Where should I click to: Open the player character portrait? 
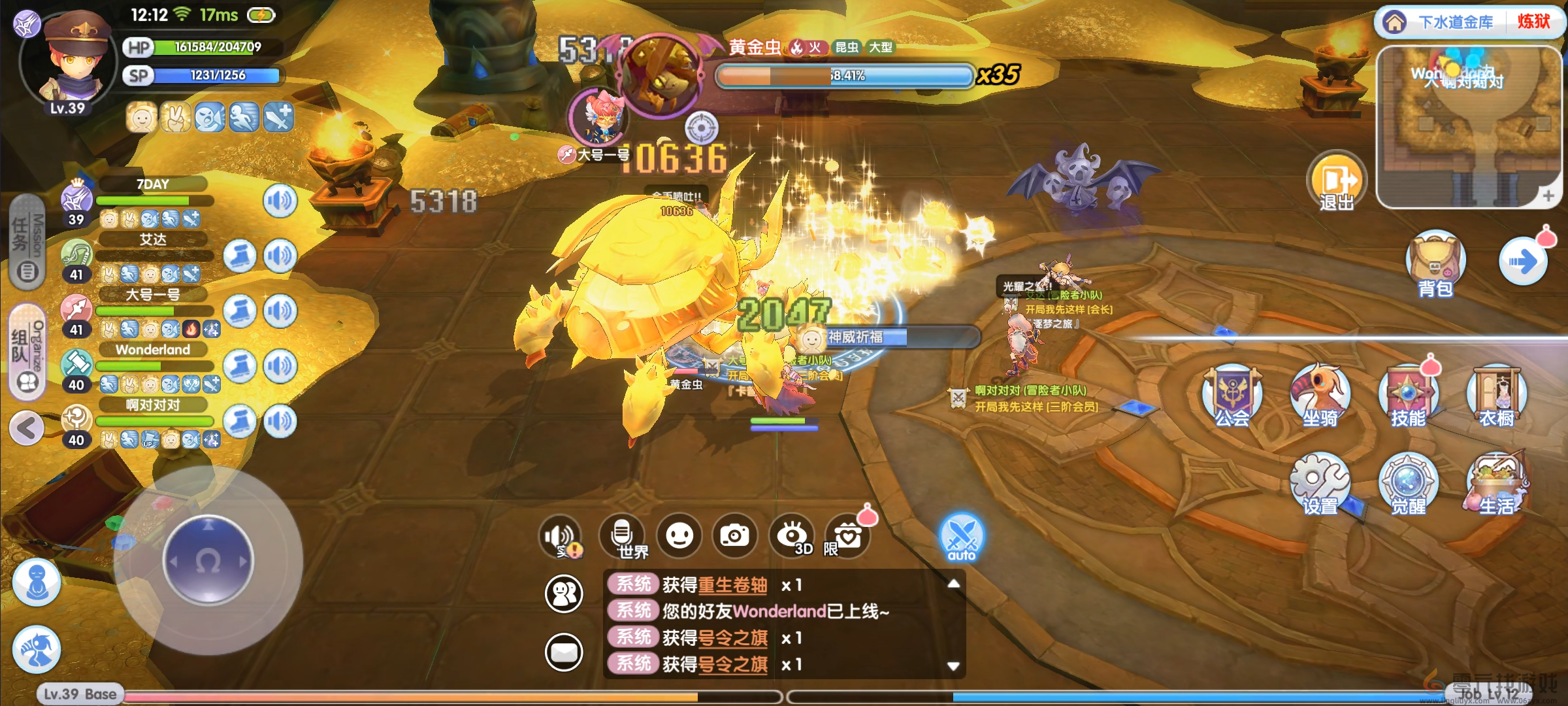[x=69, y=62]
